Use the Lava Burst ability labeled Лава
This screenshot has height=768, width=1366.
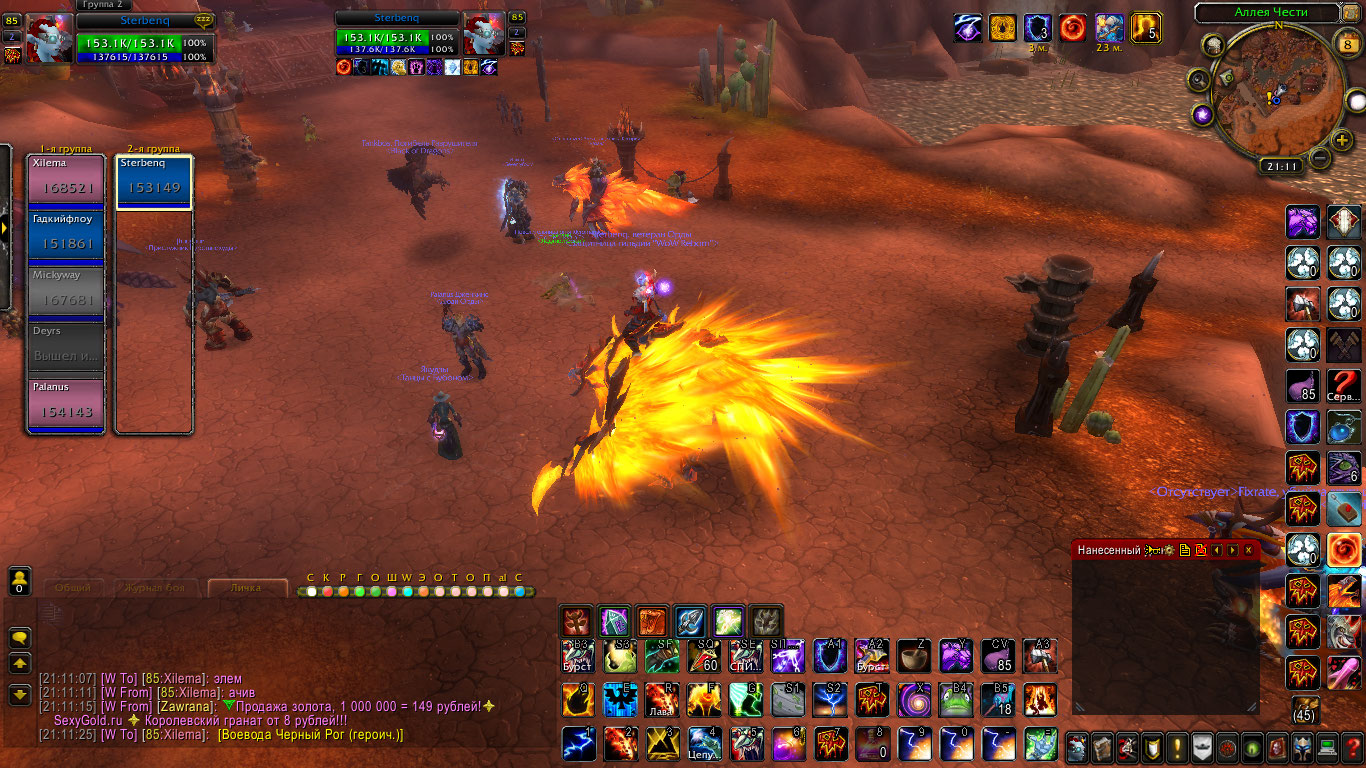pyautogui.click(x=661, y=700)
